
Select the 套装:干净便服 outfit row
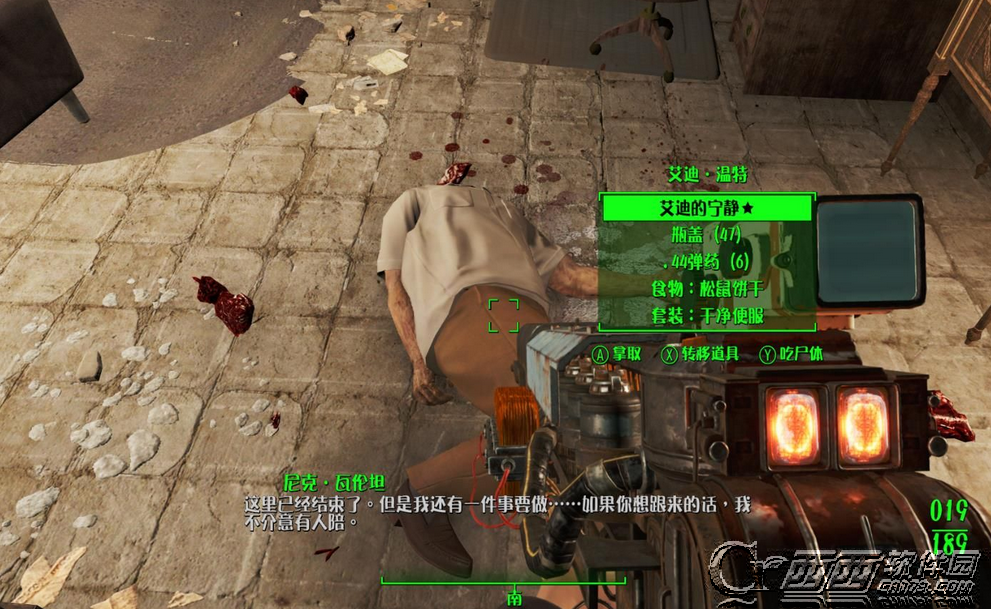(706, 315)
